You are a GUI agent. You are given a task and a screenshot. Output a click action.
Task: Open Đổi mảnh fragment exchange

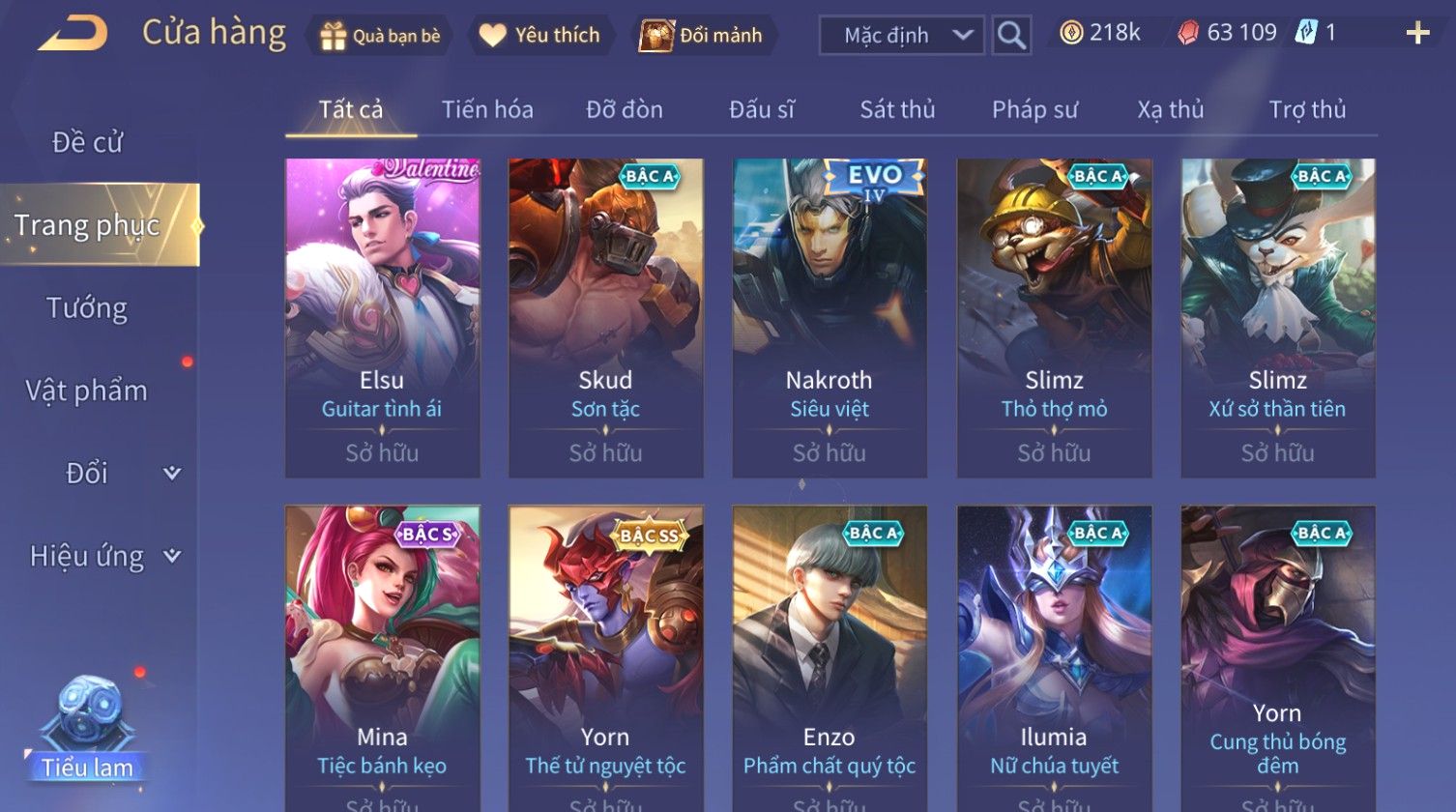tap(702, 36)
